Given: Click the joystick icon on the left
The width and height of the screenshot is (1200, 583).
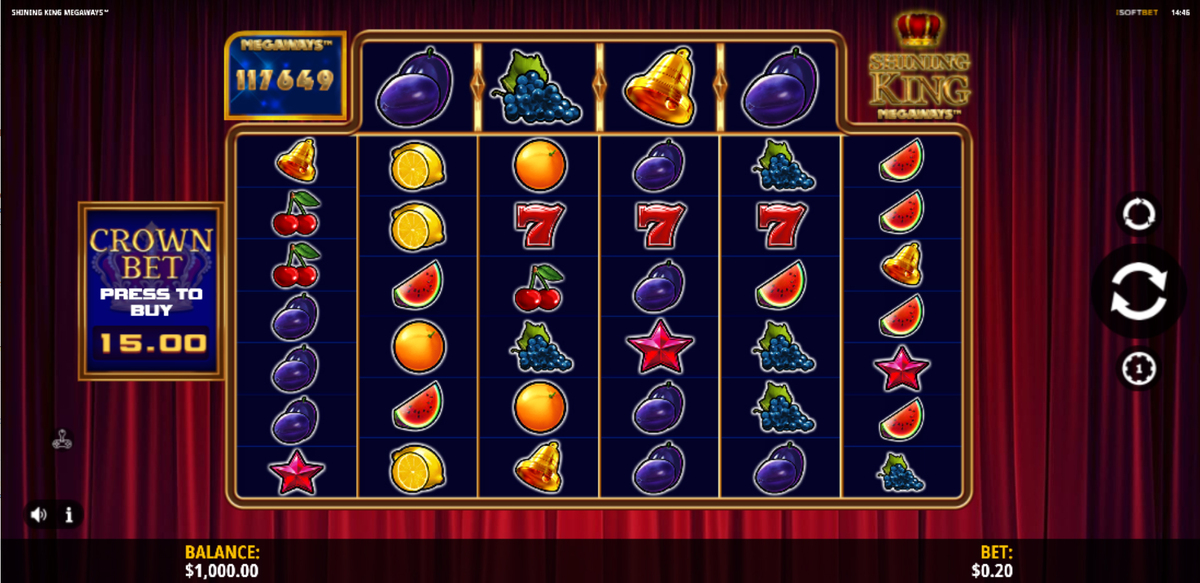Looking at the screenshot, I should pyautogui.click(x=61, y=437).
